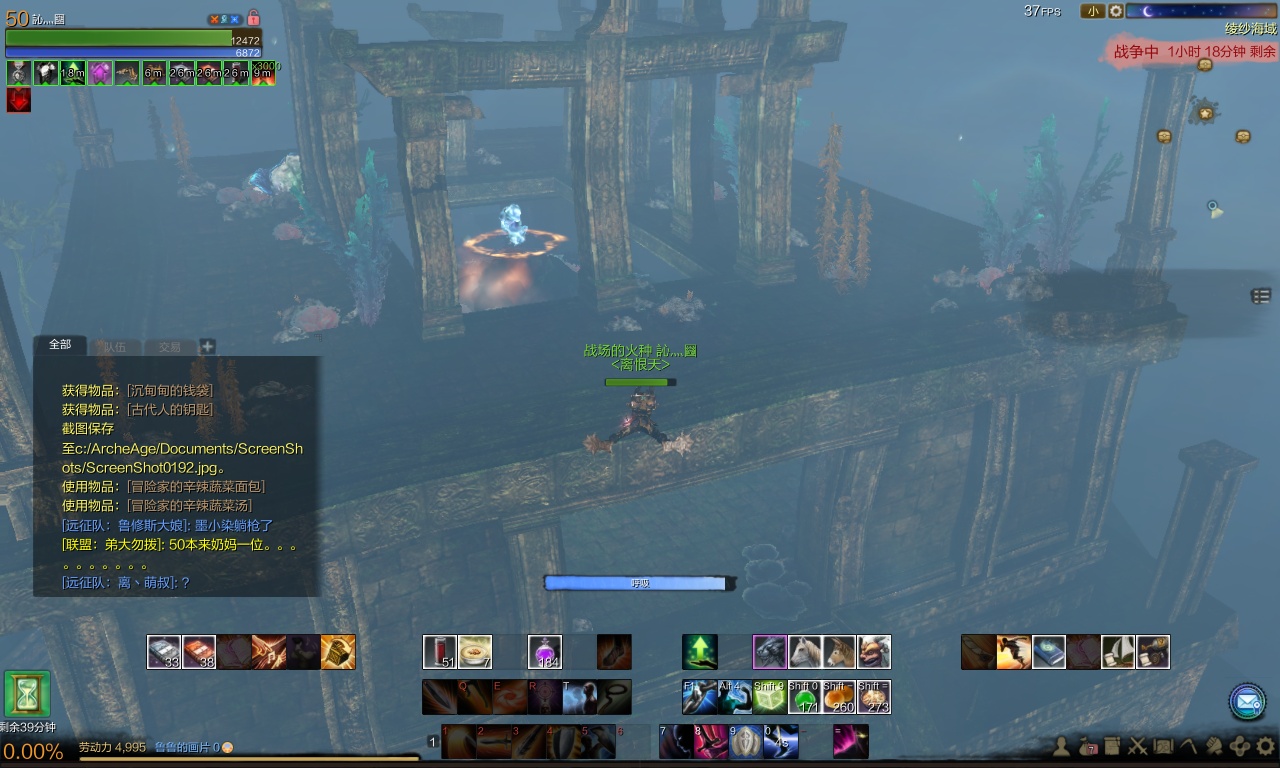
Task: Open the quest tracker list icon
Action: 1261,296
